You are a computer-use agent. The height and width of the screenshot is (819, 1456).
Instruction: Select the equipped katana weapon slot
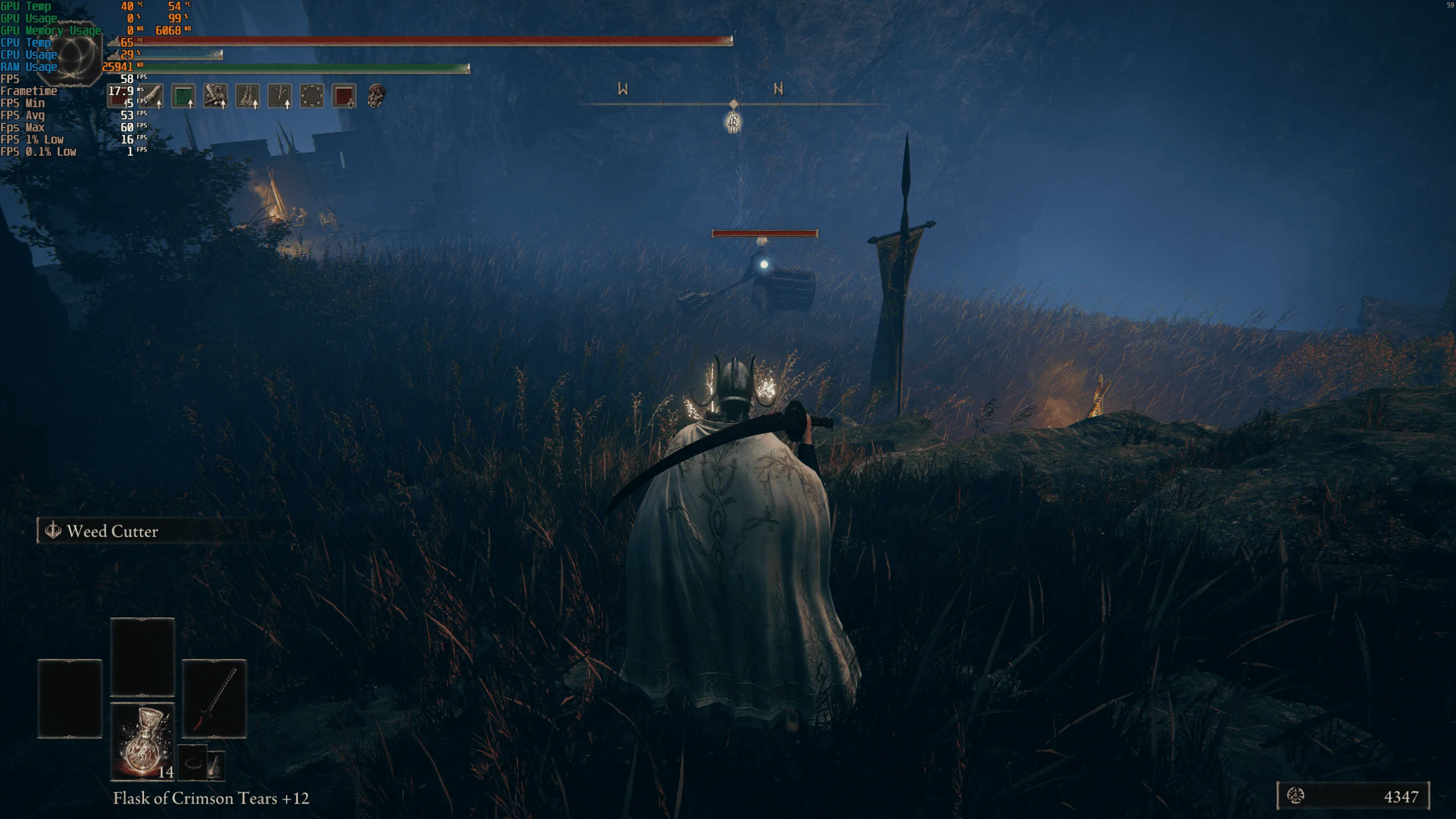(x=214, y=698)
